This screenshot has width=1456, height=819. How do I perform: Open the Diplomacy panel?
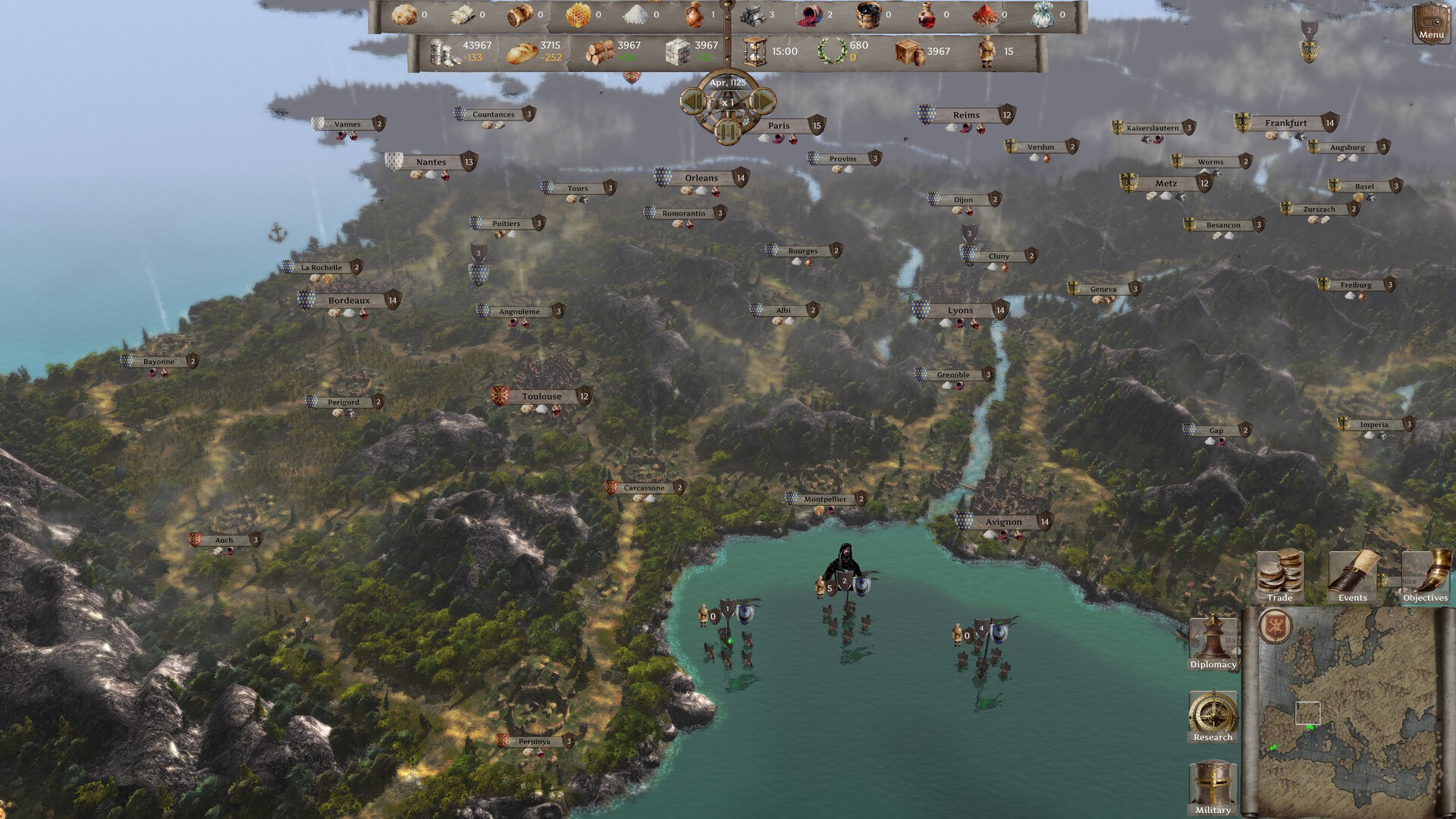pyautogui.click(x=1213, y=641)
